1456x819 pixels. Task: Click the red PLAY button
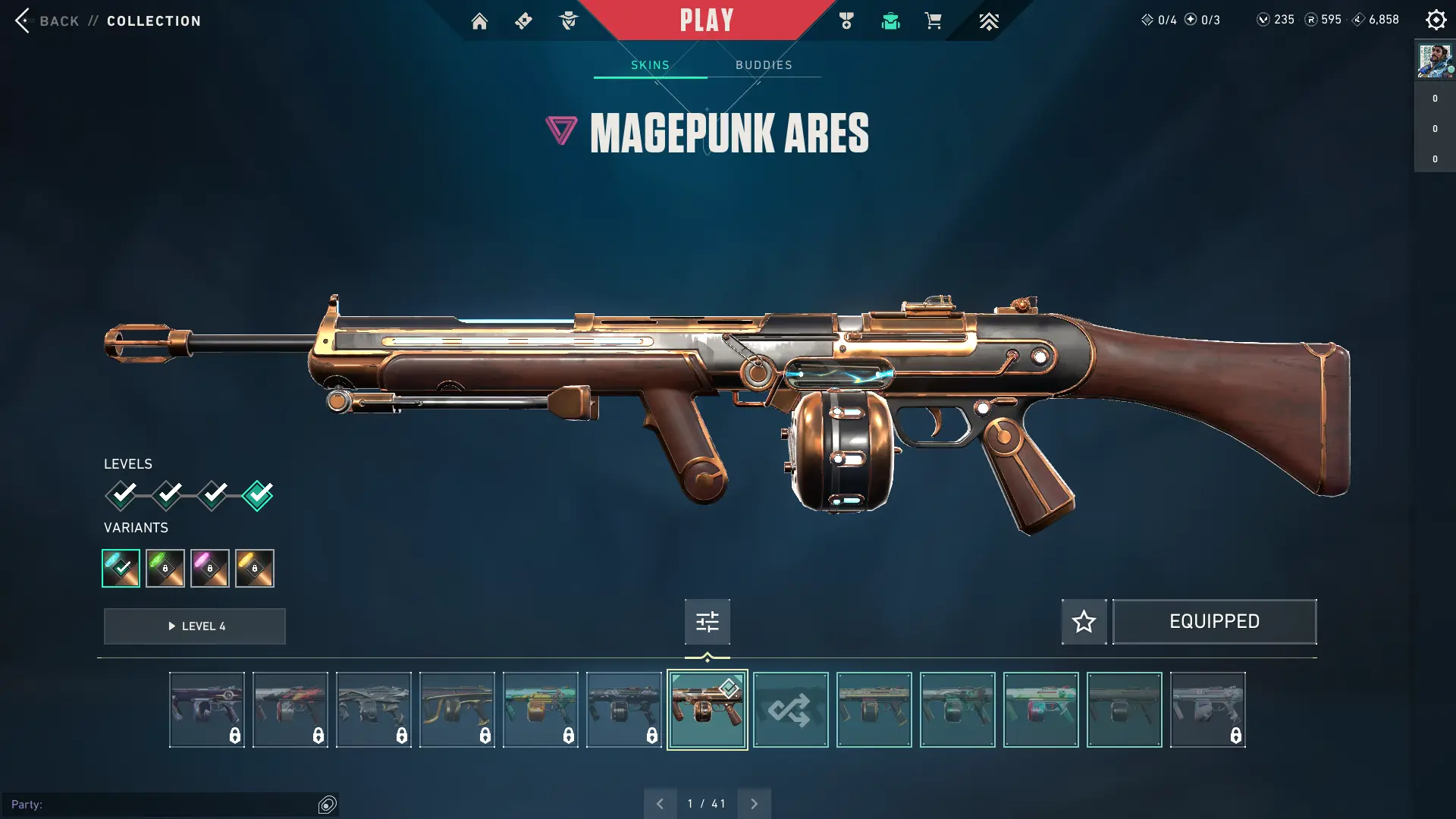[706, 20]
